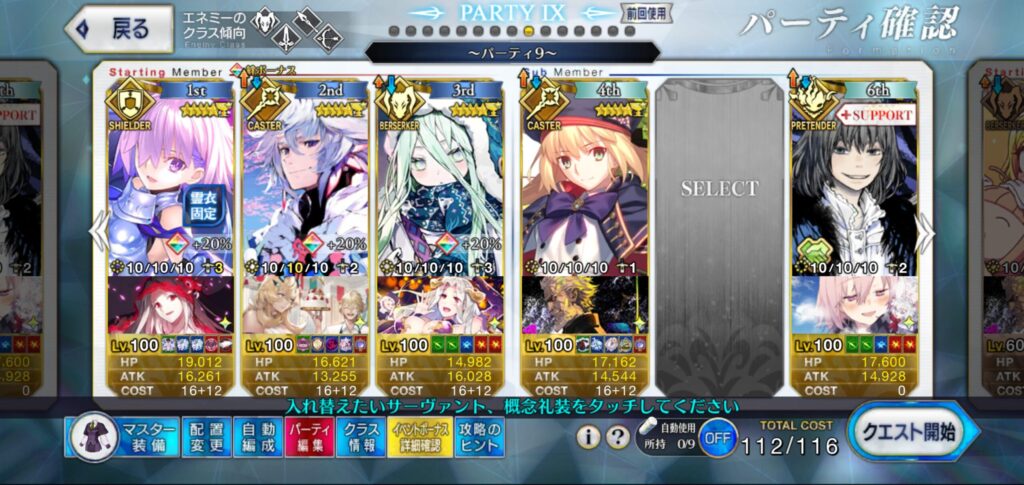
Task: Open パーティ編集 party edit
Action: (309, 439)
